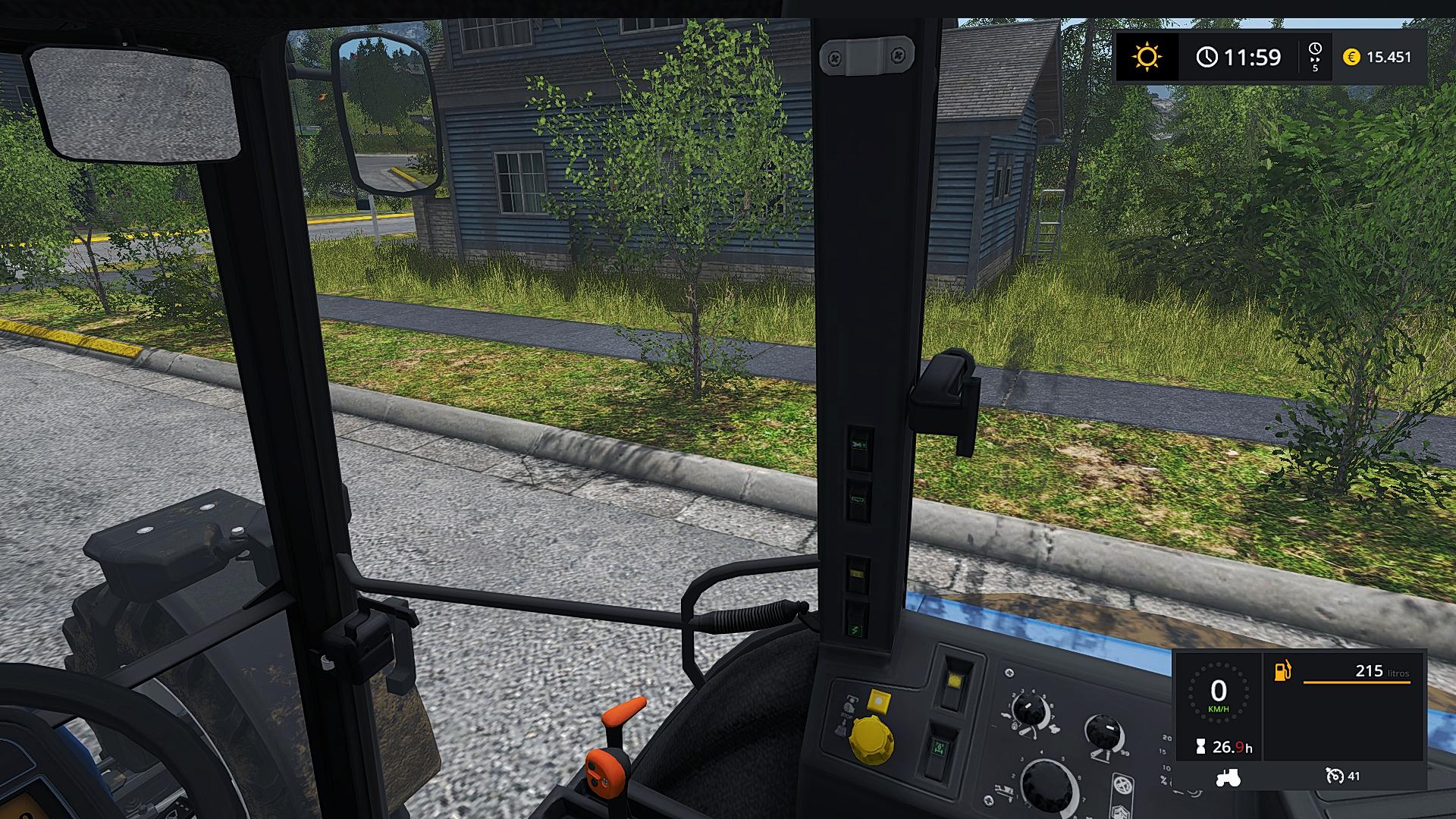Click the euro coin money icon
Screen dimensions: 1456x819
click(1351, 57)
